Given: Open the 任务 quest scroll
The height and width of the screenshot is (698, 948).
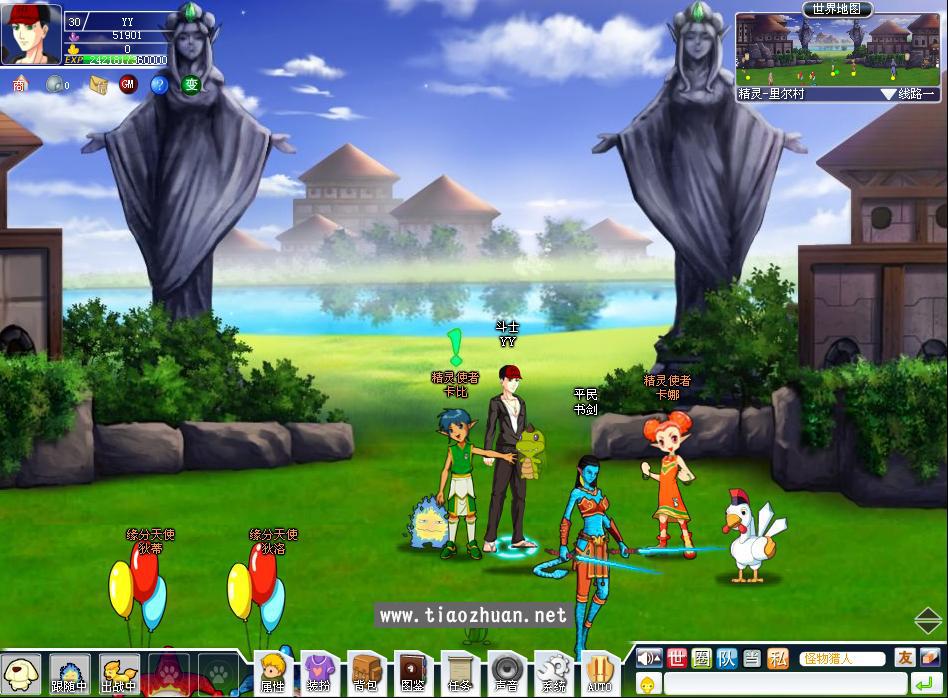Looking at the screenshot, I should click(459, 672).
